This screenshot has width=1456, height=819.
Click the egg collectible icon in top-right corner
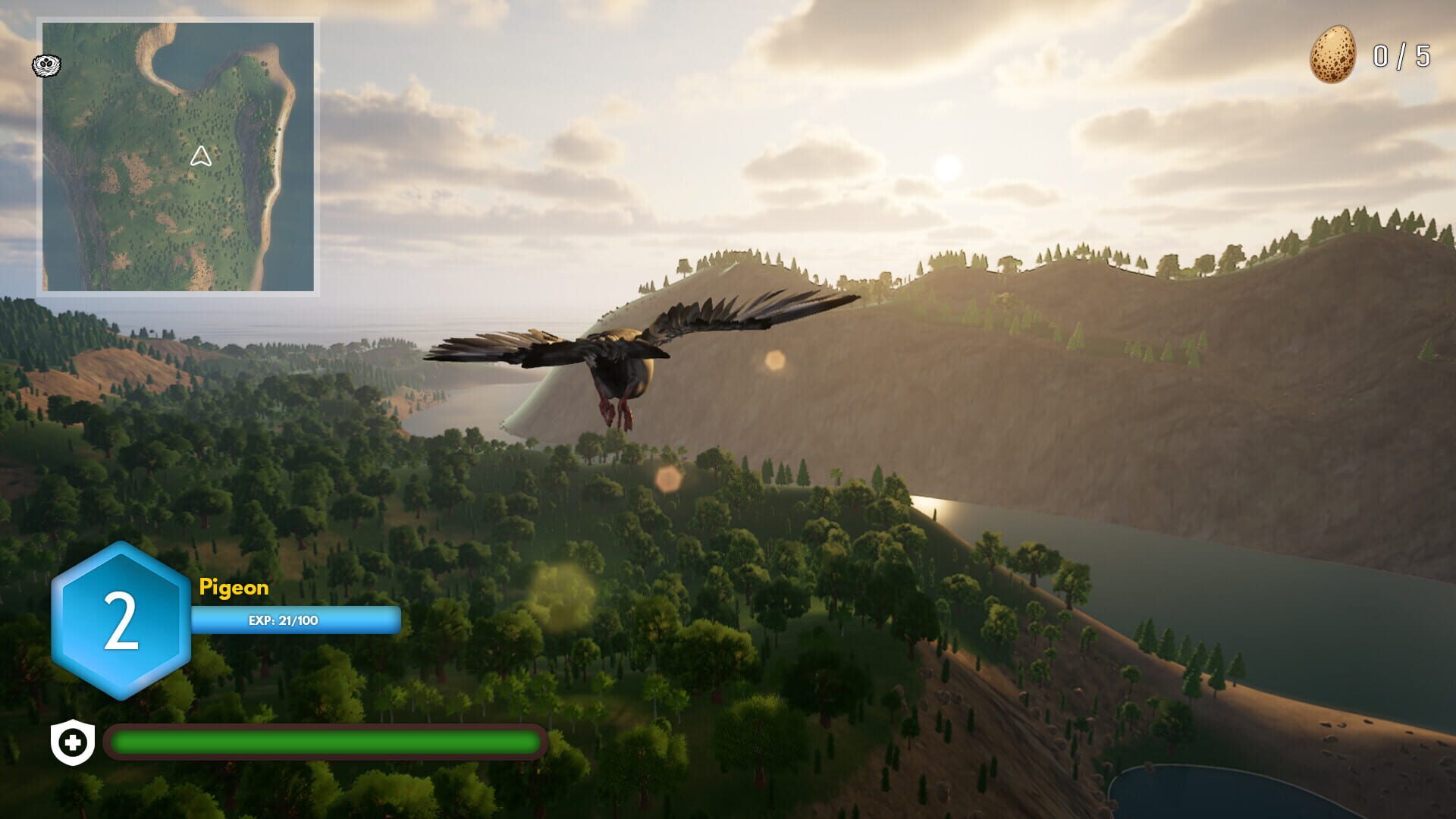click(1332, 53)
